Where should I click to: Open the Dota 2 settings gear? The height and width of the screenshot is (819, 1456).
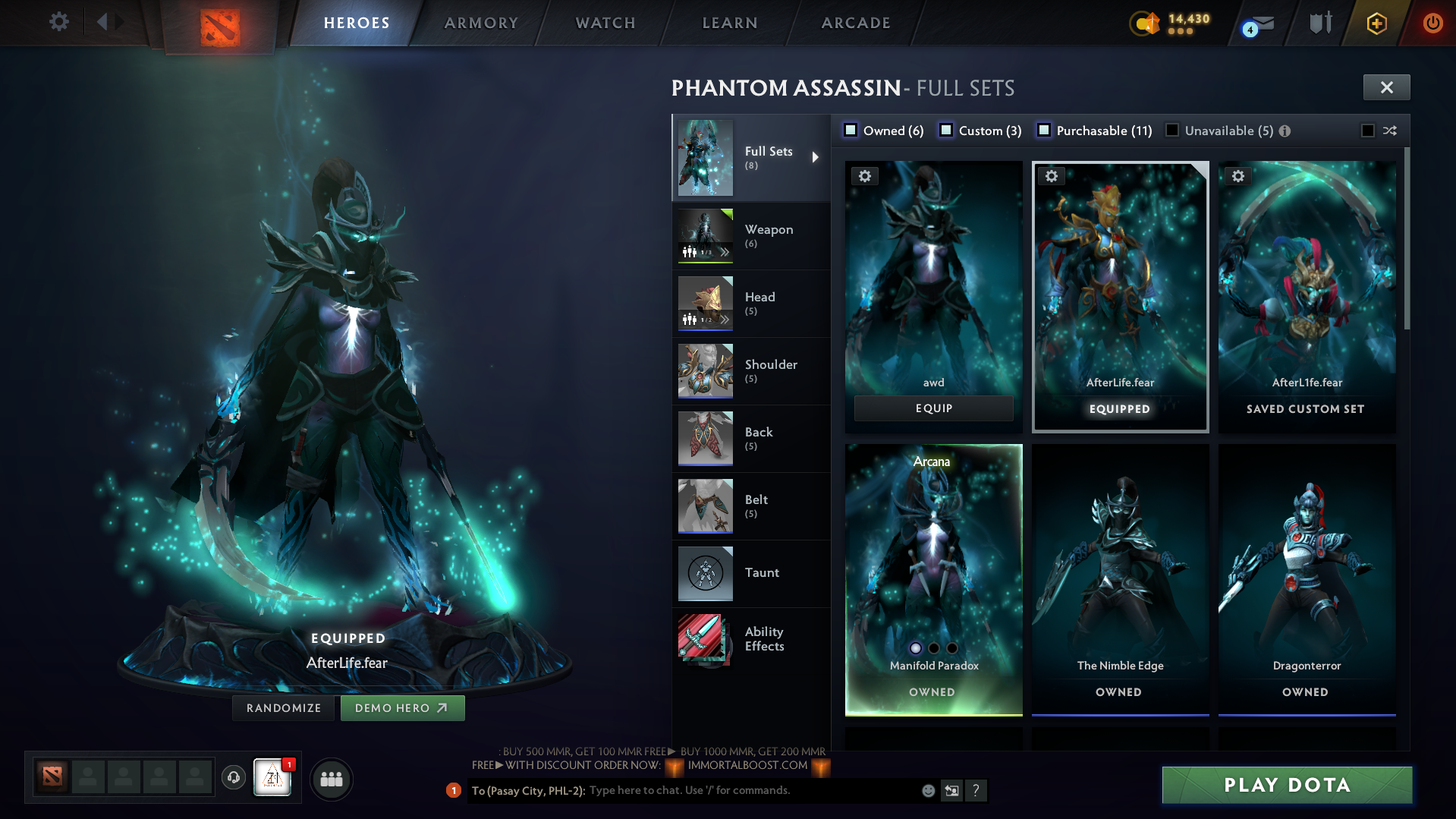pos(58,22)
